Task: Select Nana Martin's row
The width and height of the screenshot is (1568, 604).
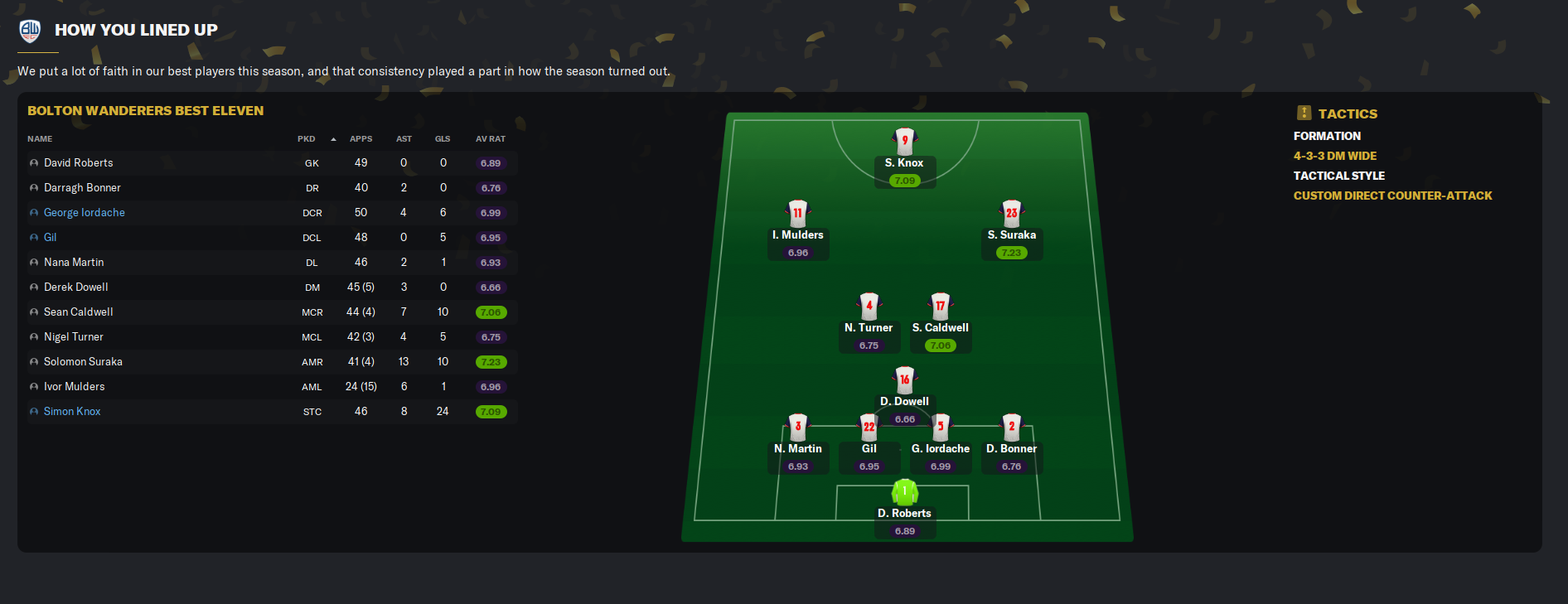Action: tap(74, 263)
